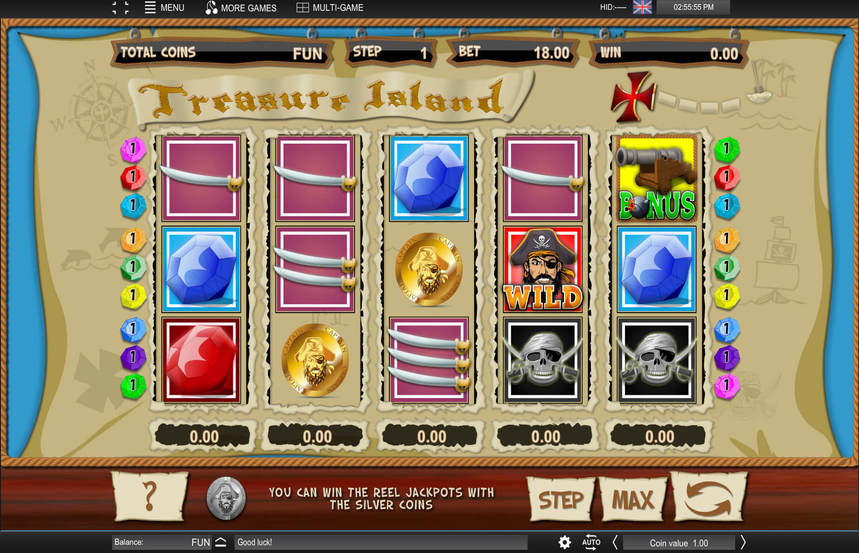Click the STEP bet button
The height and width of the screenshot is (553, 859).
pyautogui.click(x=560, y=499)
